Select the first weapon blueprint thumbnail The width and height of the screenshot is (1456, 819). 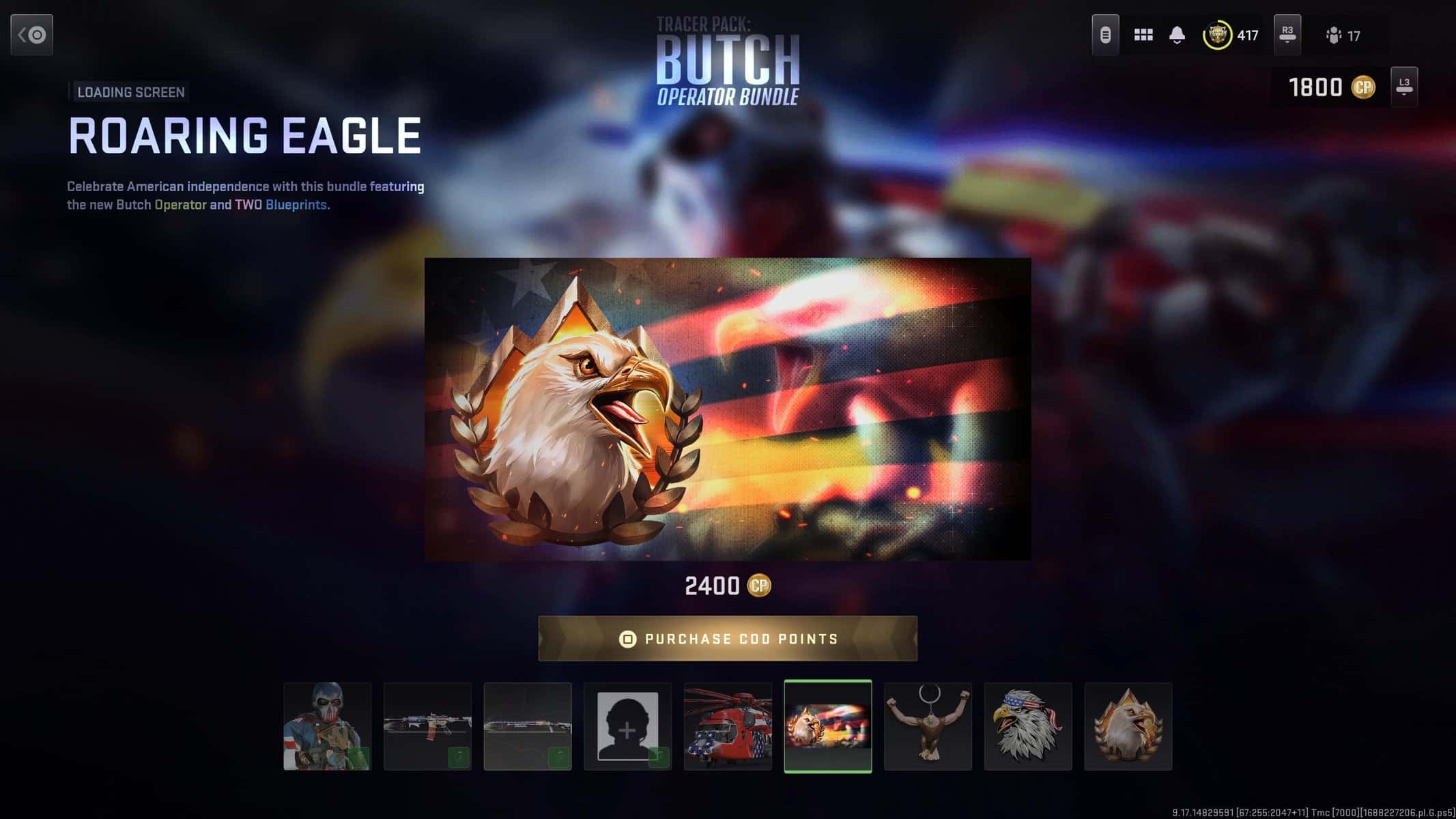pyautogui.click(x=427, y=725)
